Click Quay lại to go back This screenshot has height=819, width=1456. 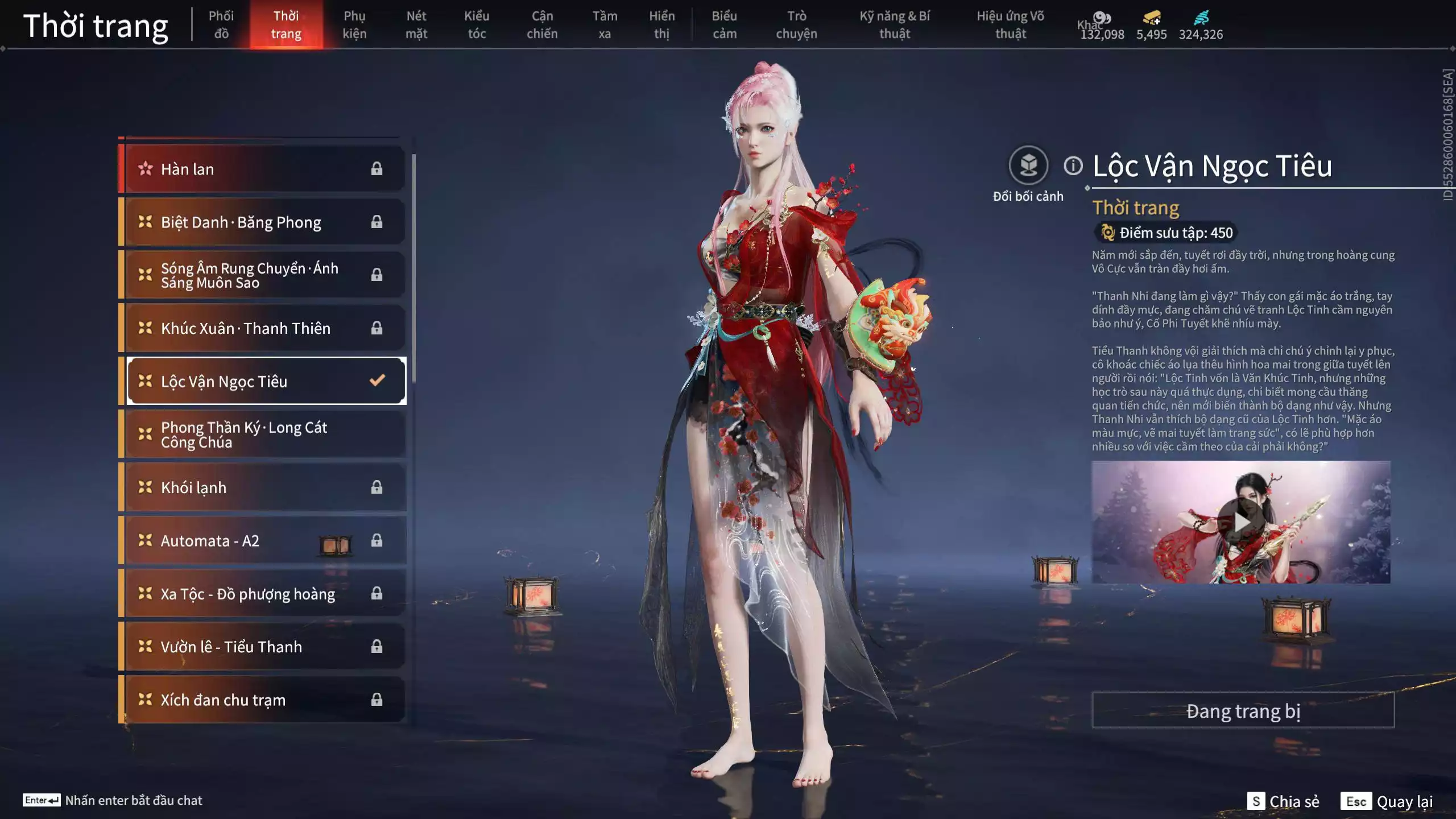(x=1387, y=801)
